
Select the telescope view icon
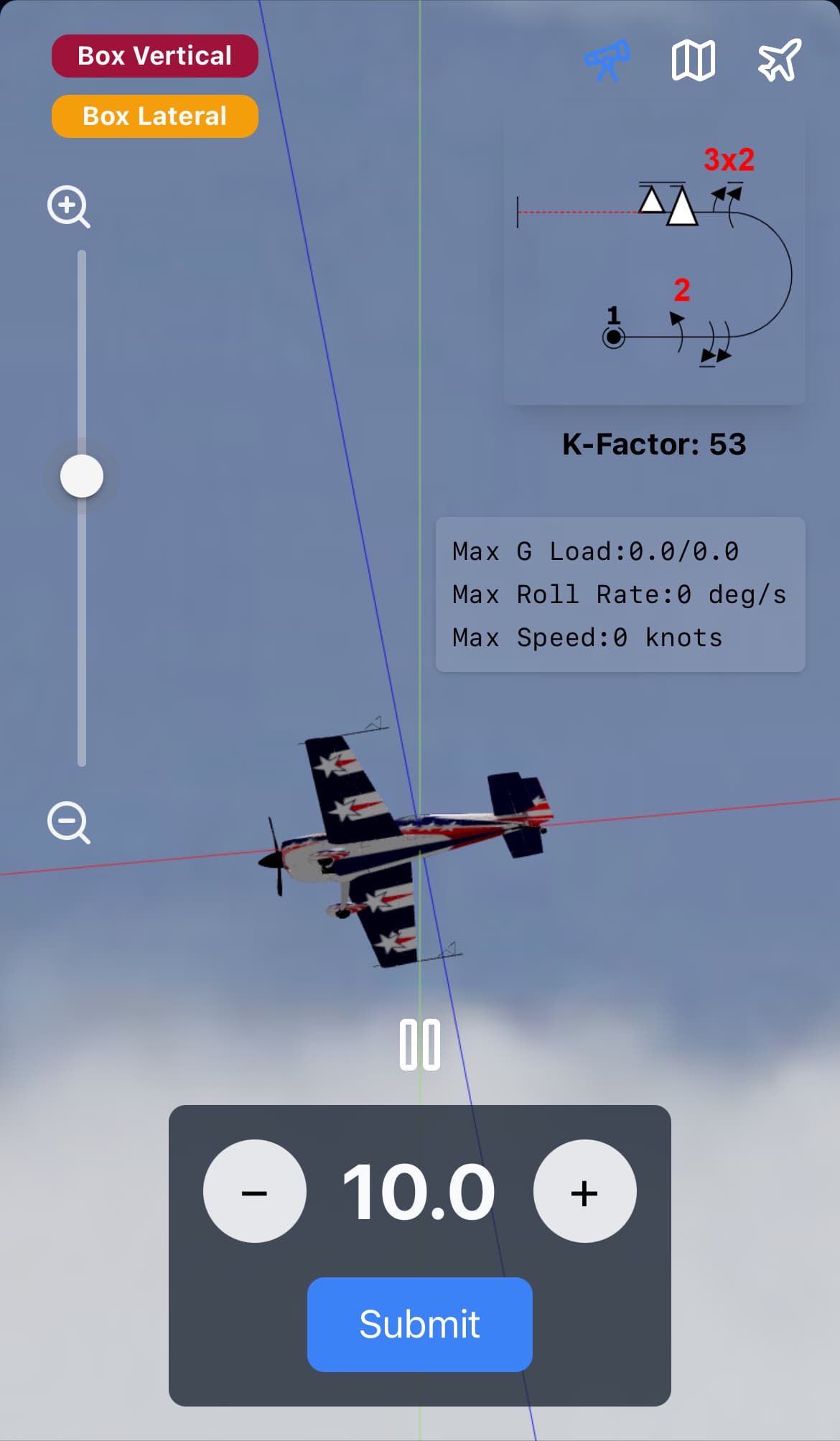(x=607, y=60)
